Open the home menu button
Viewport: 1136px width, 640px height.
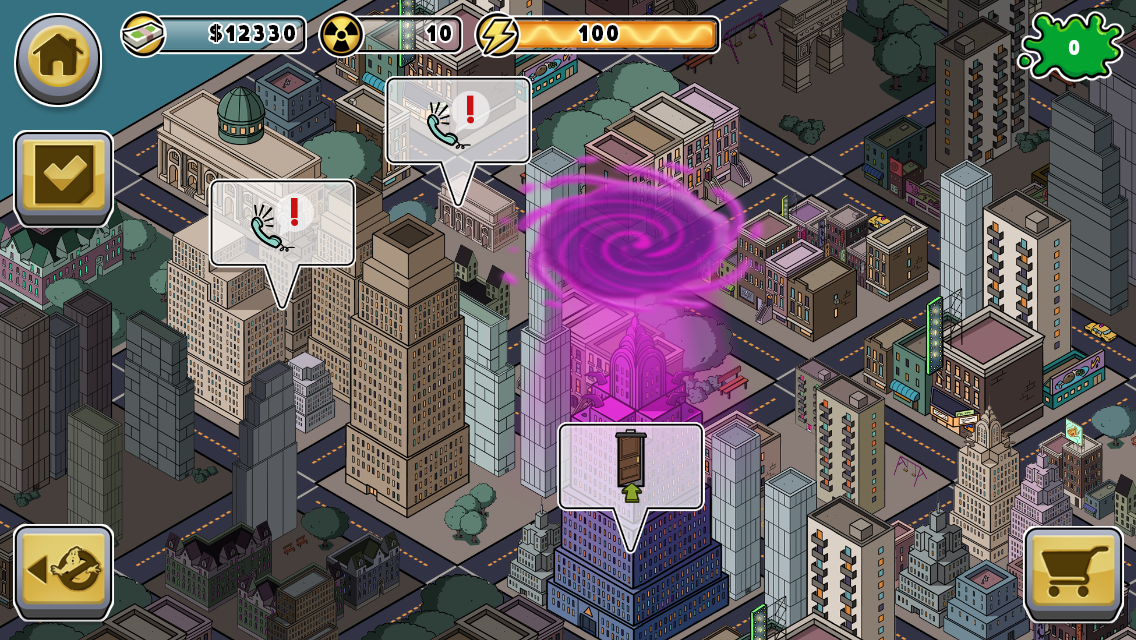point(58,59)
